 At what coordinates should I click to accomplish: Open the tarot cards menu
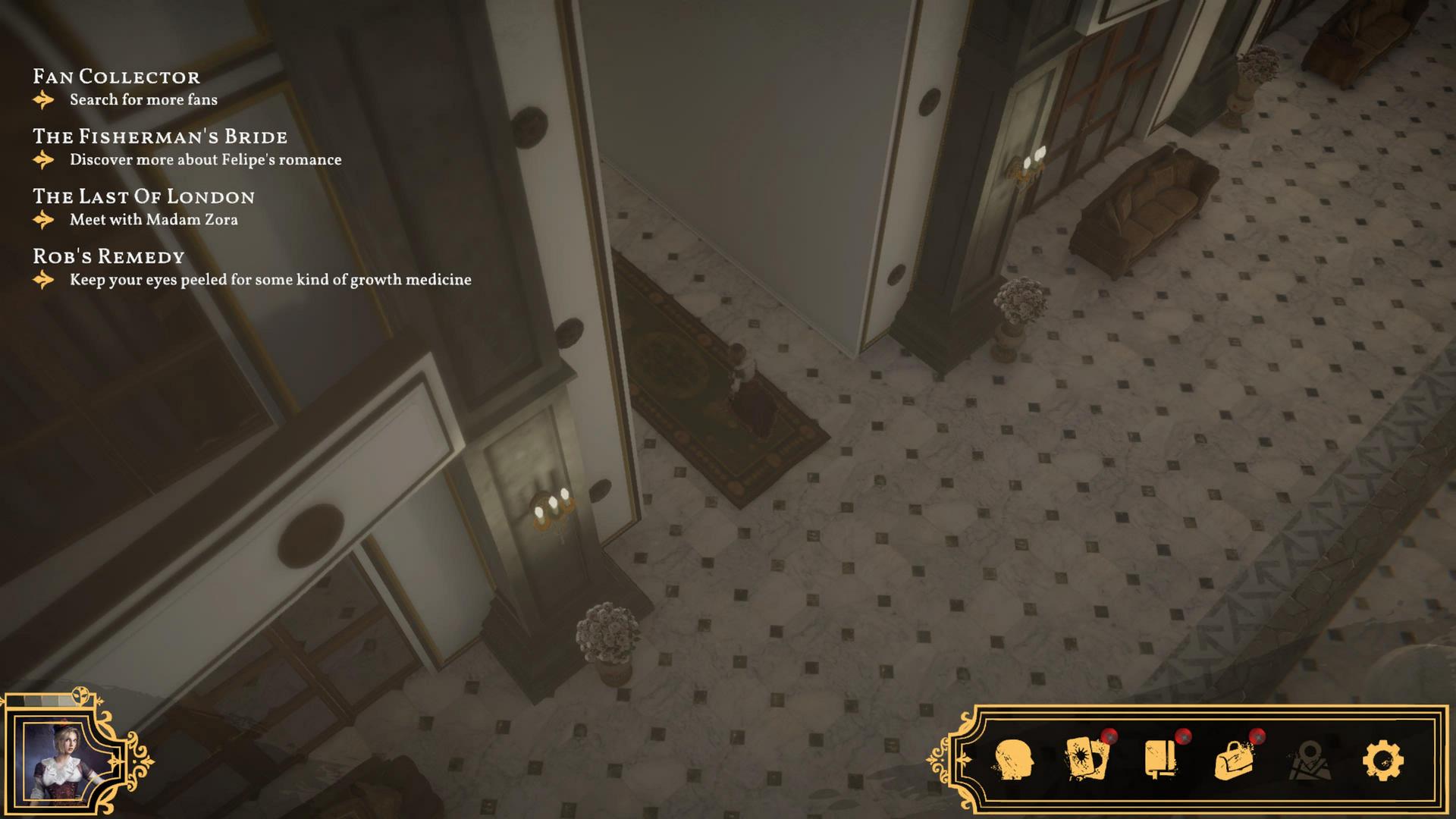point(1087,759)
